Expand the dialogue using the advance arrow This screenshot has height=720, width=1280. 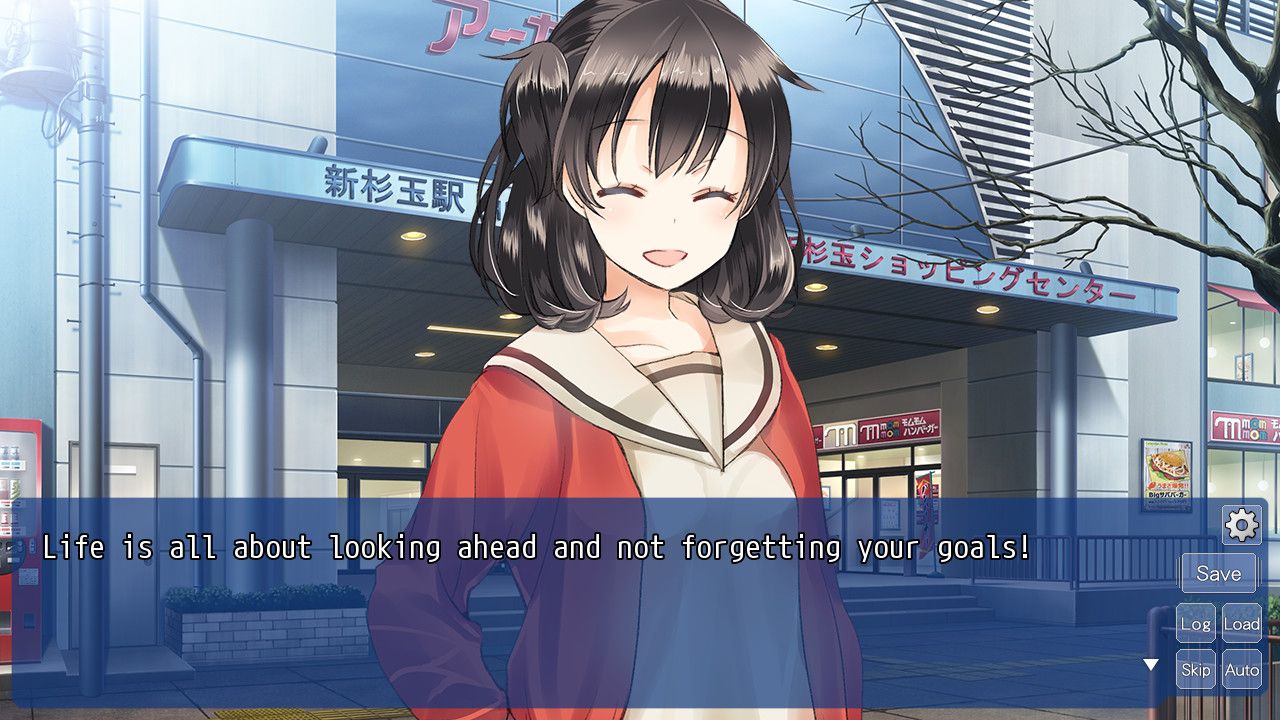(1153, 662)
